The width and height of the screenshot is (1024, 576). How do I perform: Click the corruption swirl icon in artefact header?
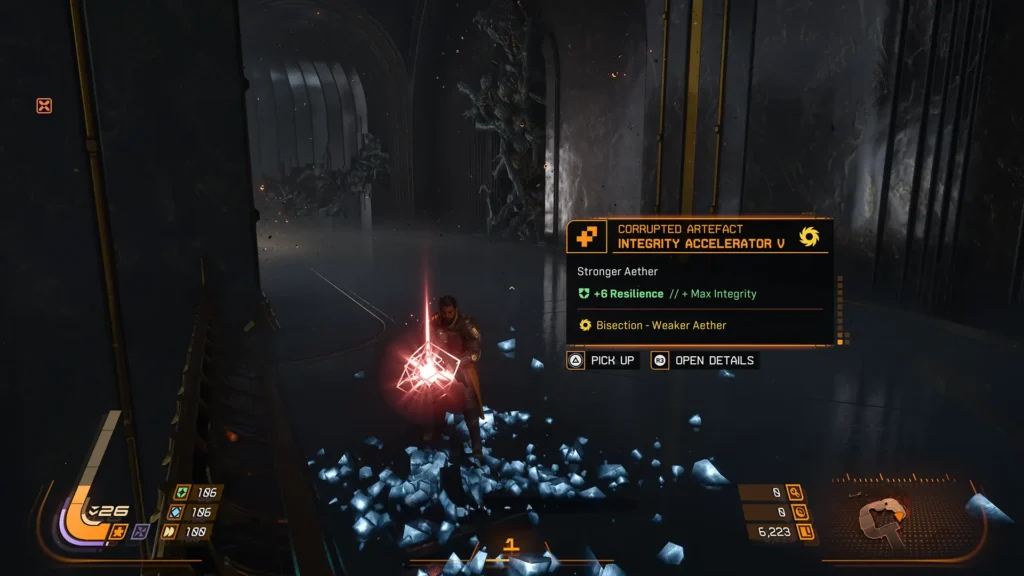[809, 237]
